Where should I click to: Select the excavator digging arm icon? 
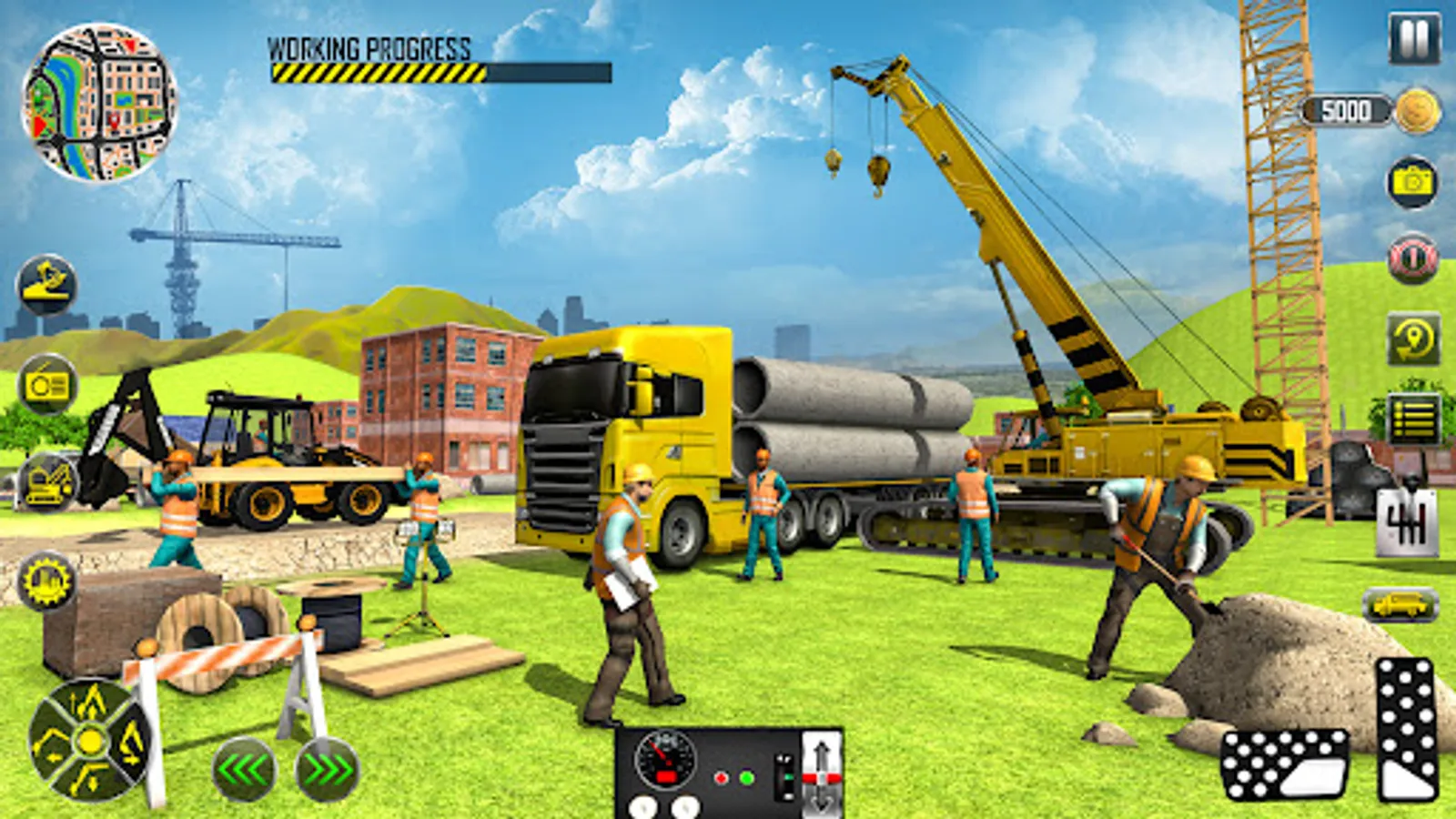[x=46, y=285]
